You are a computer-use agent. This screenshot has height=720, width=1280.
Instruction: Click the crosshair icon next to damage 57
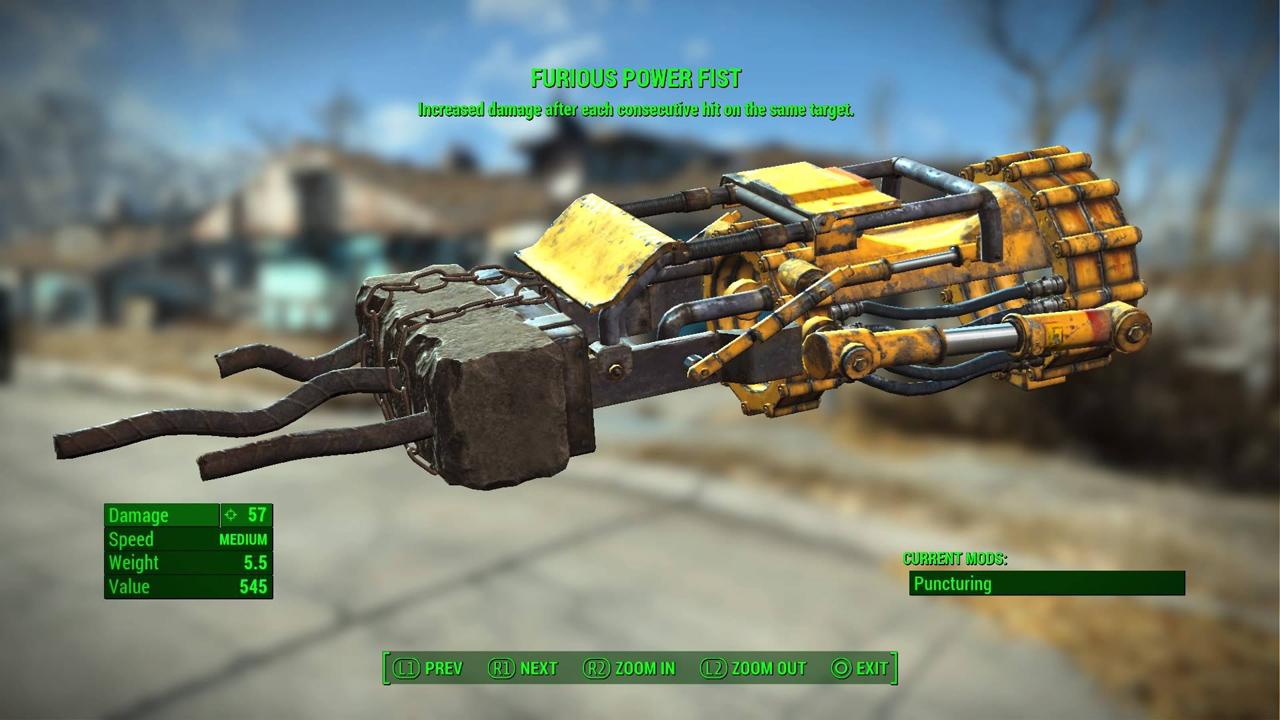[x=231, y=515]
